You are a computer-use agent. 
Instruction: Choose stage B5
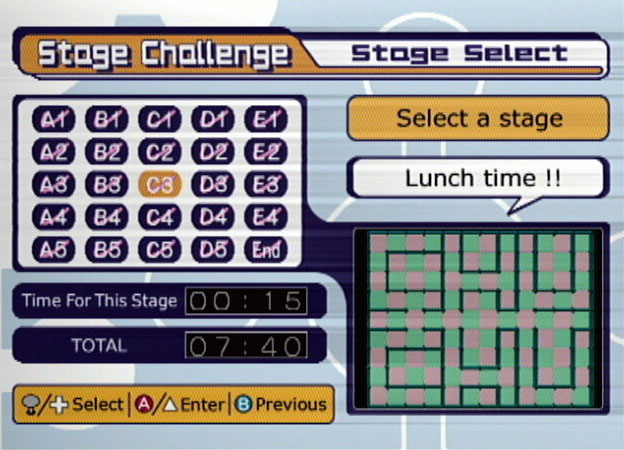pyautogui.click(x=107, y=249)
